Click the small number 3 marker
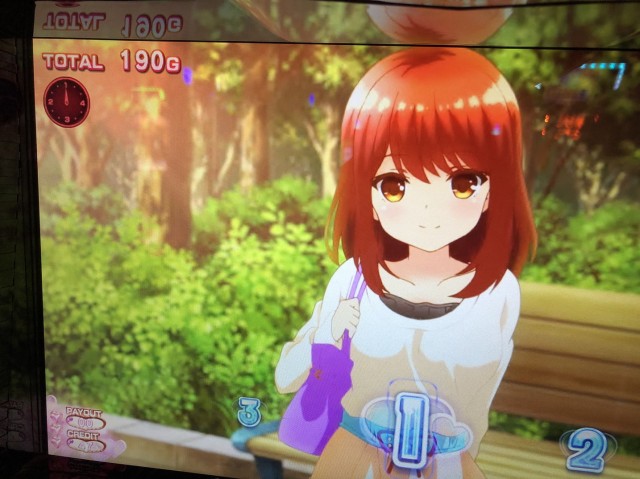640x479 pixels. coord(249,411)
